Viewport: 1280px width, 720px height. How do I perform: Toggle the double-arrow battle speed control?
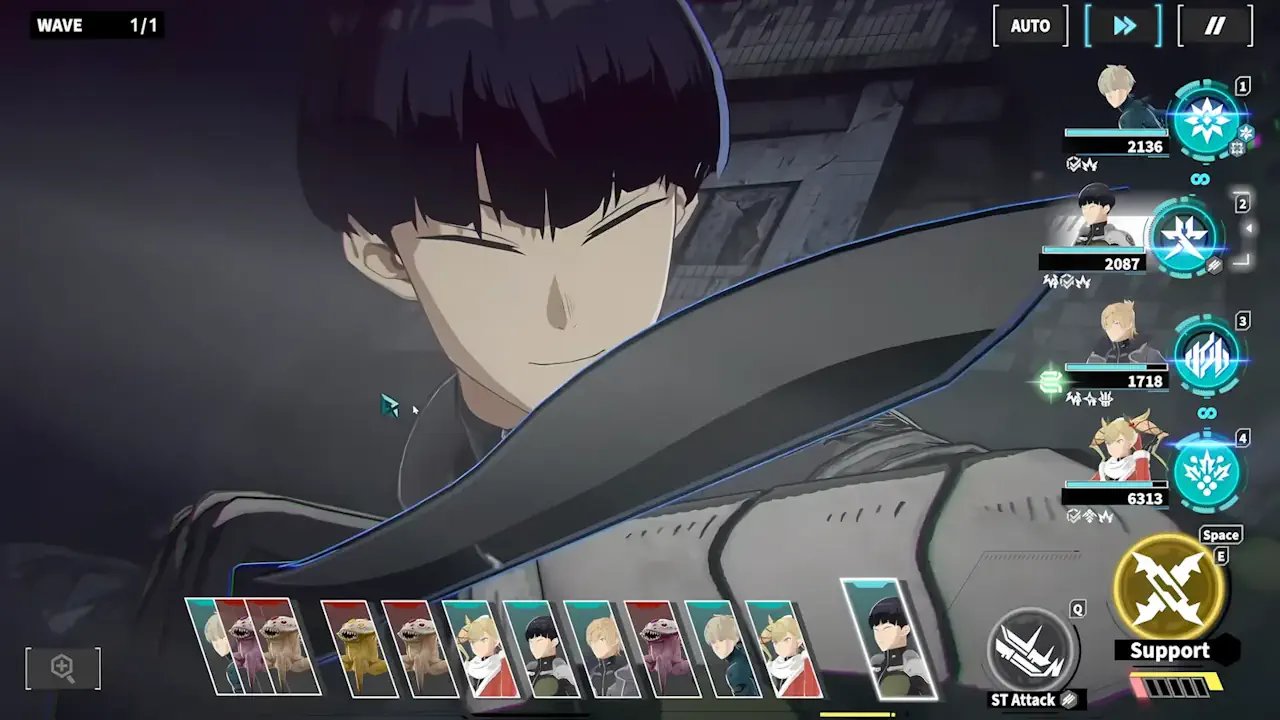(x=1123, y=26)
